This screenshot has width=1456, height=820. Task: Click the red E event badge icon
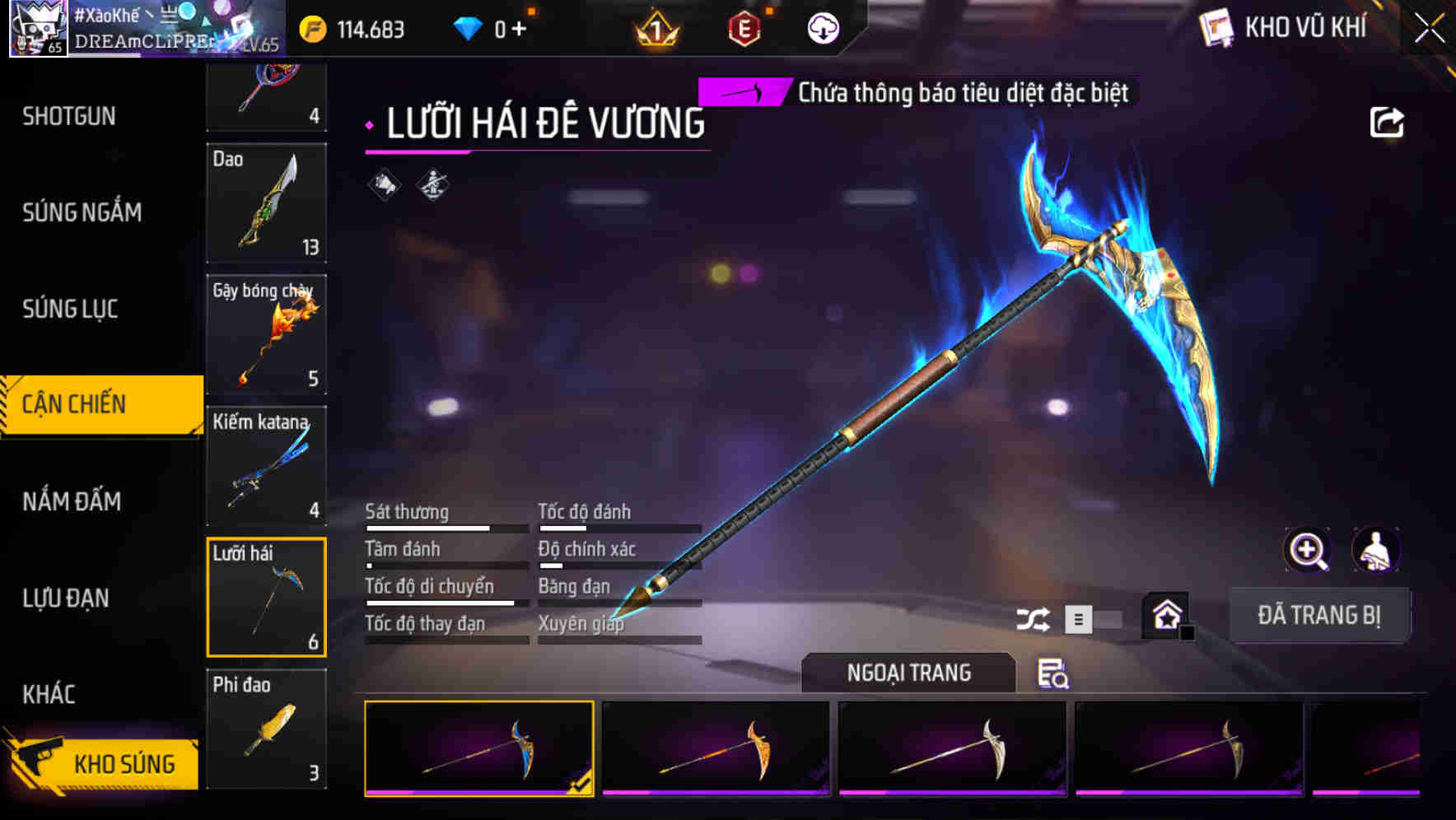(744, 27)
